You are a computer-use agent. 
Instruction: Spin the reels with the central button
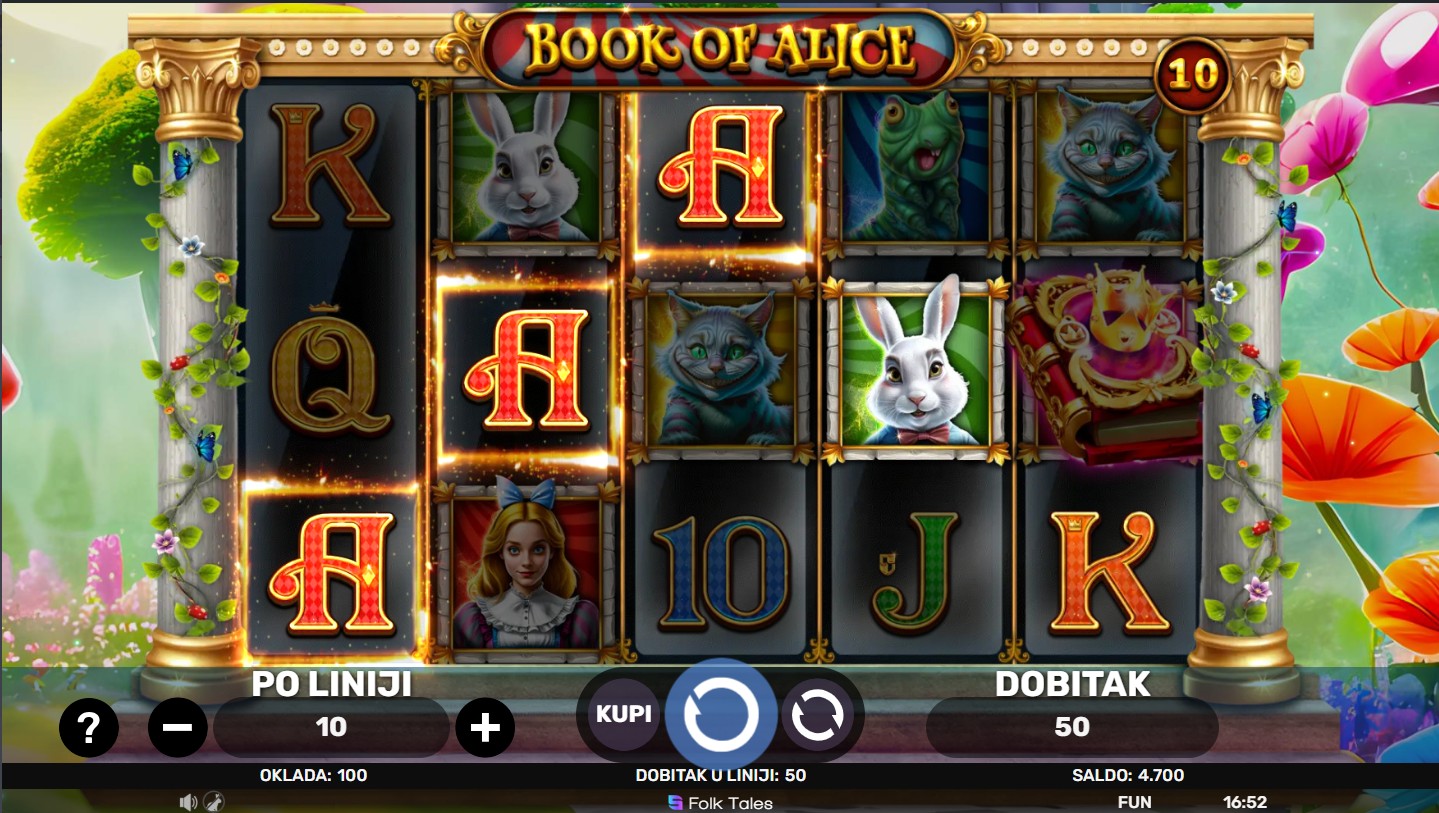(720, 714)
